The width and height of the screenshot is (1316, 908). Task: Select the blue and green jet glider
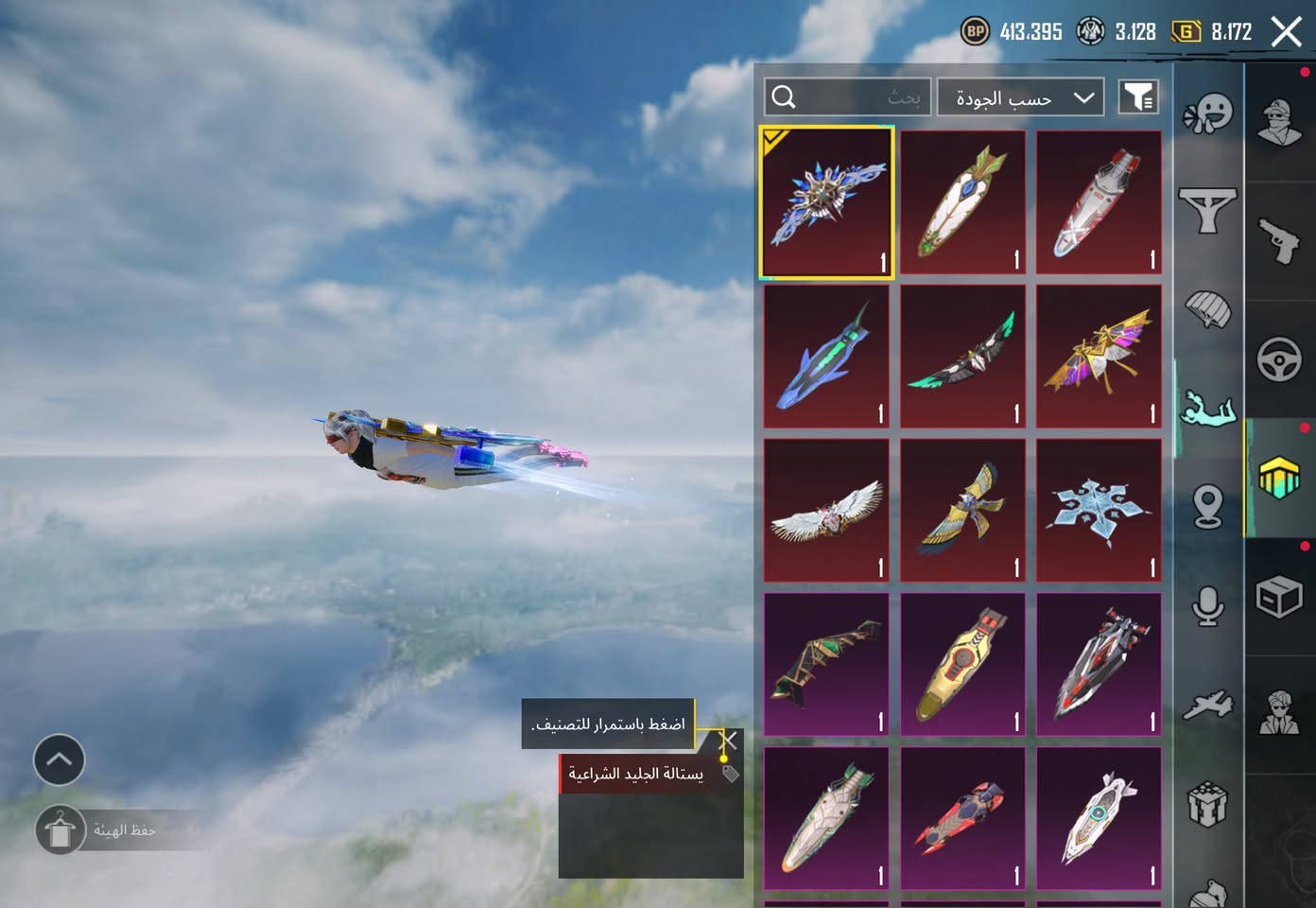pyautogui.click(x=827, y=357)
